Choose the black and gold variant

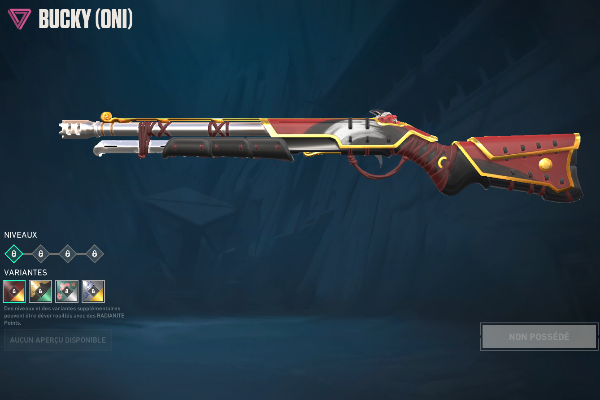point(40,291)
